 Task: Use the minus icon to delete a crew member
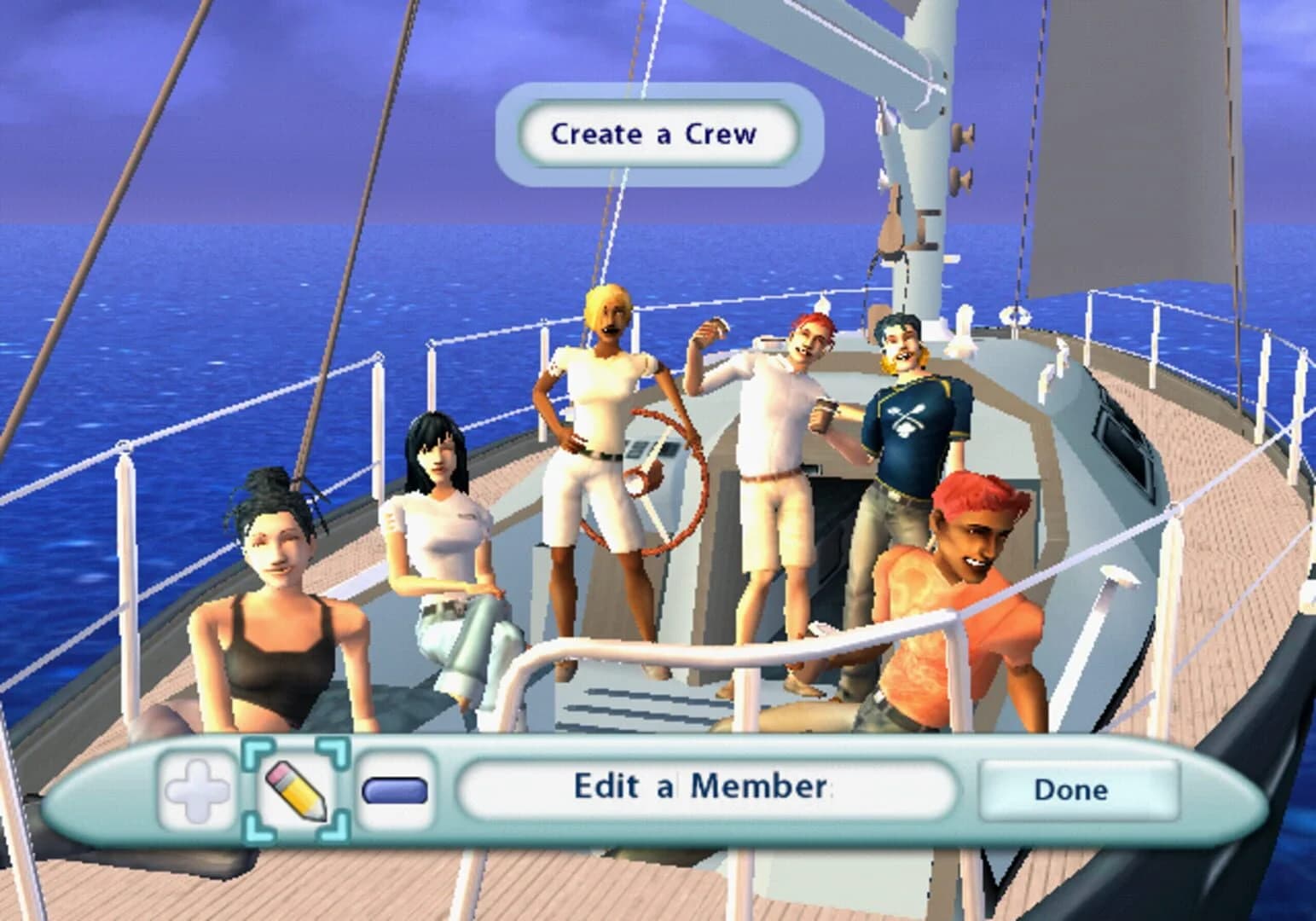[x=391, y=789]
